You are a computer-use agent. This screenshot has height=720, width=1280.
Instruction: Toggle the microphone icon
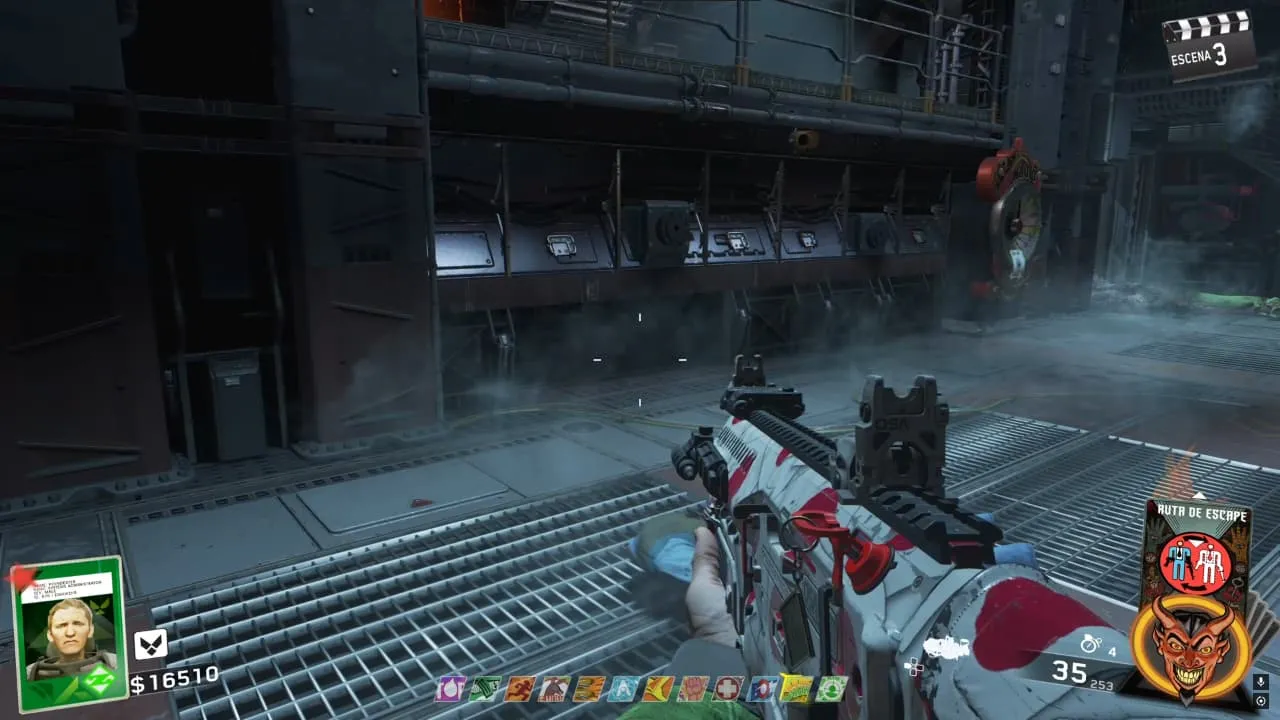tap(1261, 683)
